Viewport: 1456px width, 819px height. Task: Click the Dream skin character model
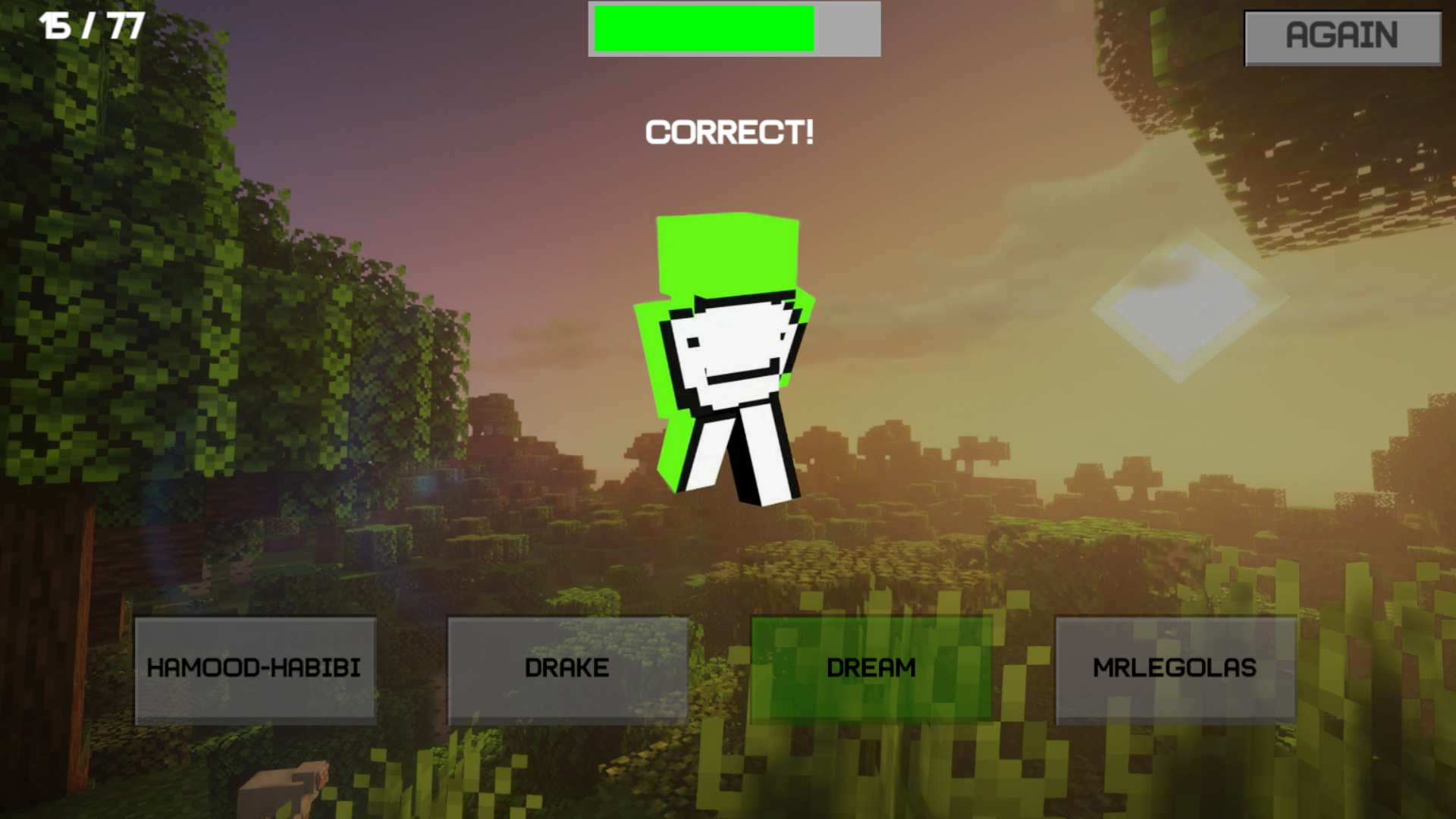pos(728,356)
